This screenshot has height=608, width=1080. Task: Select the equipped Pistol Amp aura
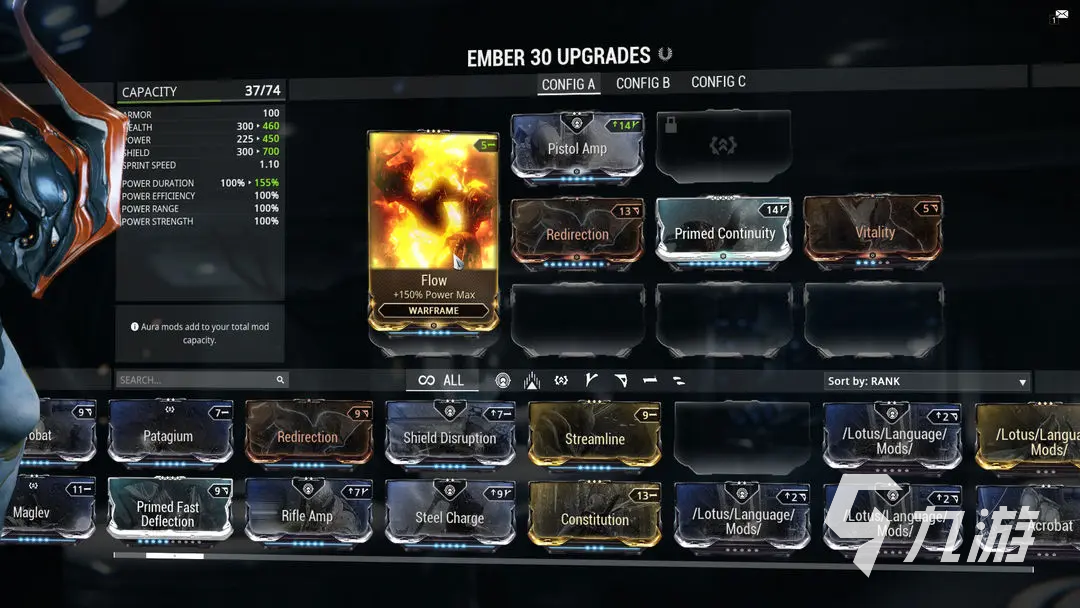point(577,147)
